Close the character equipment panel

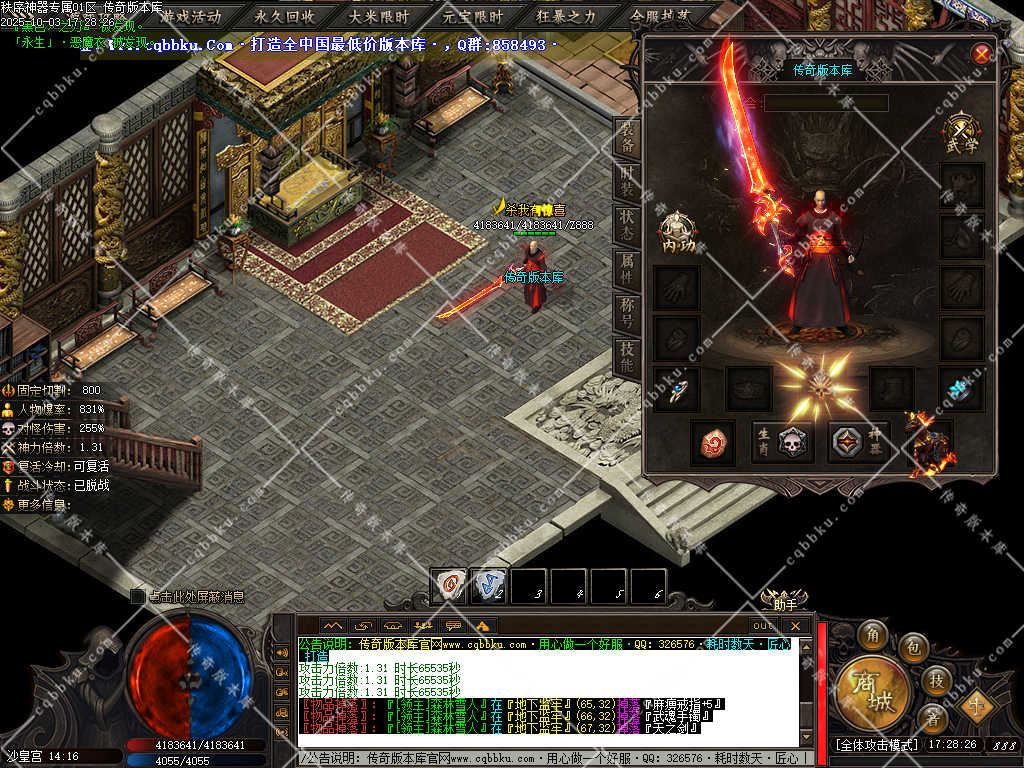(x=982, y=54)
